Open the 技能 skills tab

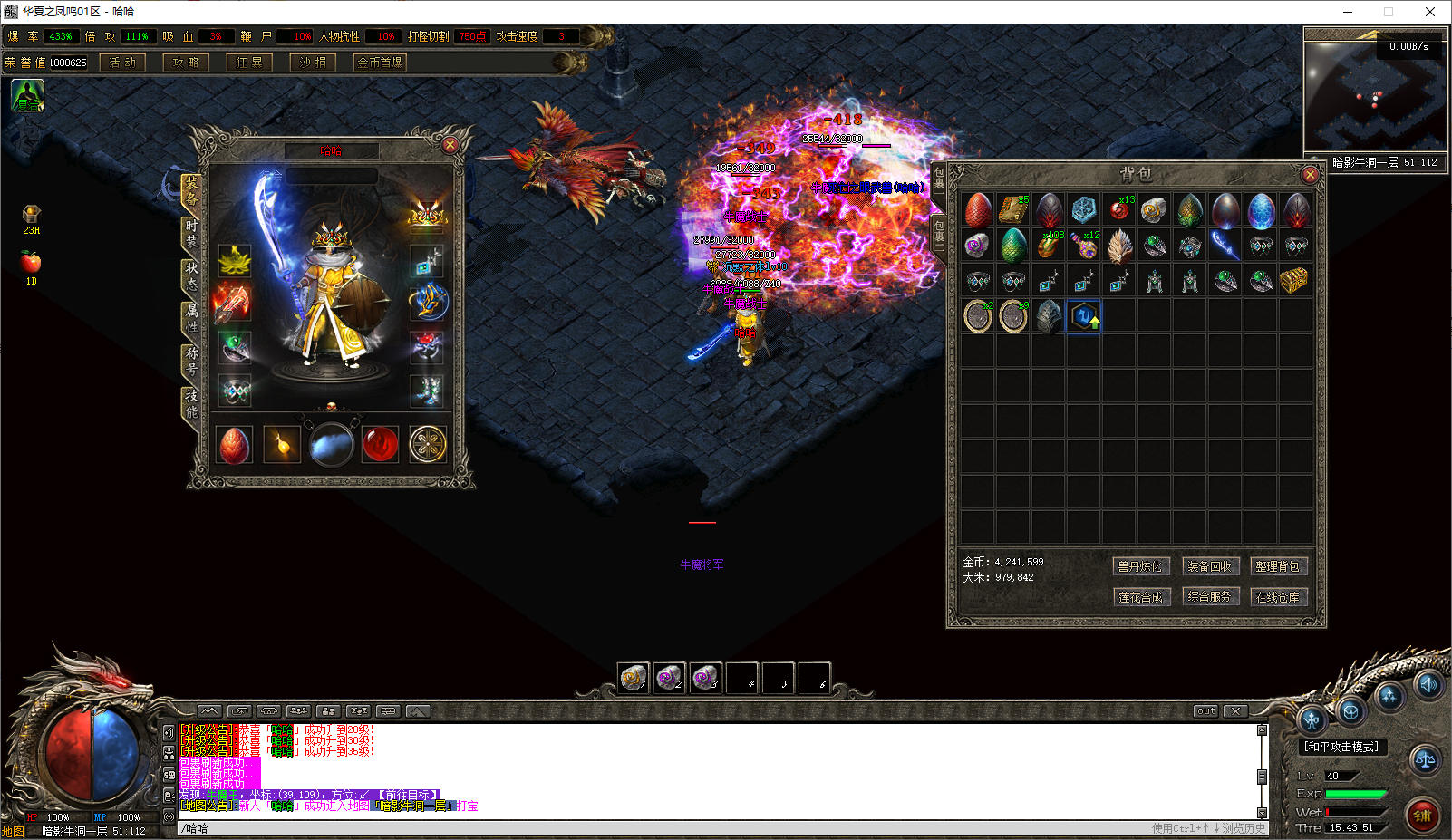tap(191, 402)
